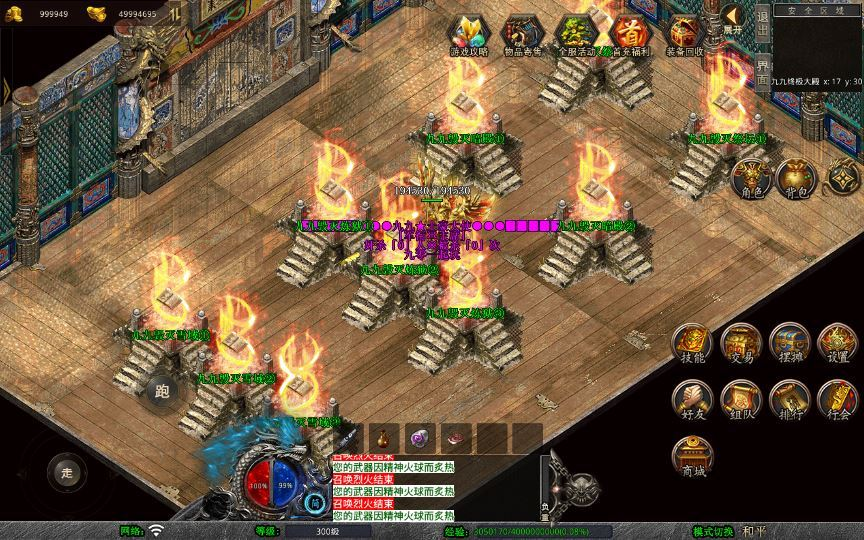Open the 行会 guild menu
Viewport: 864px width, 540px height.
838,398
